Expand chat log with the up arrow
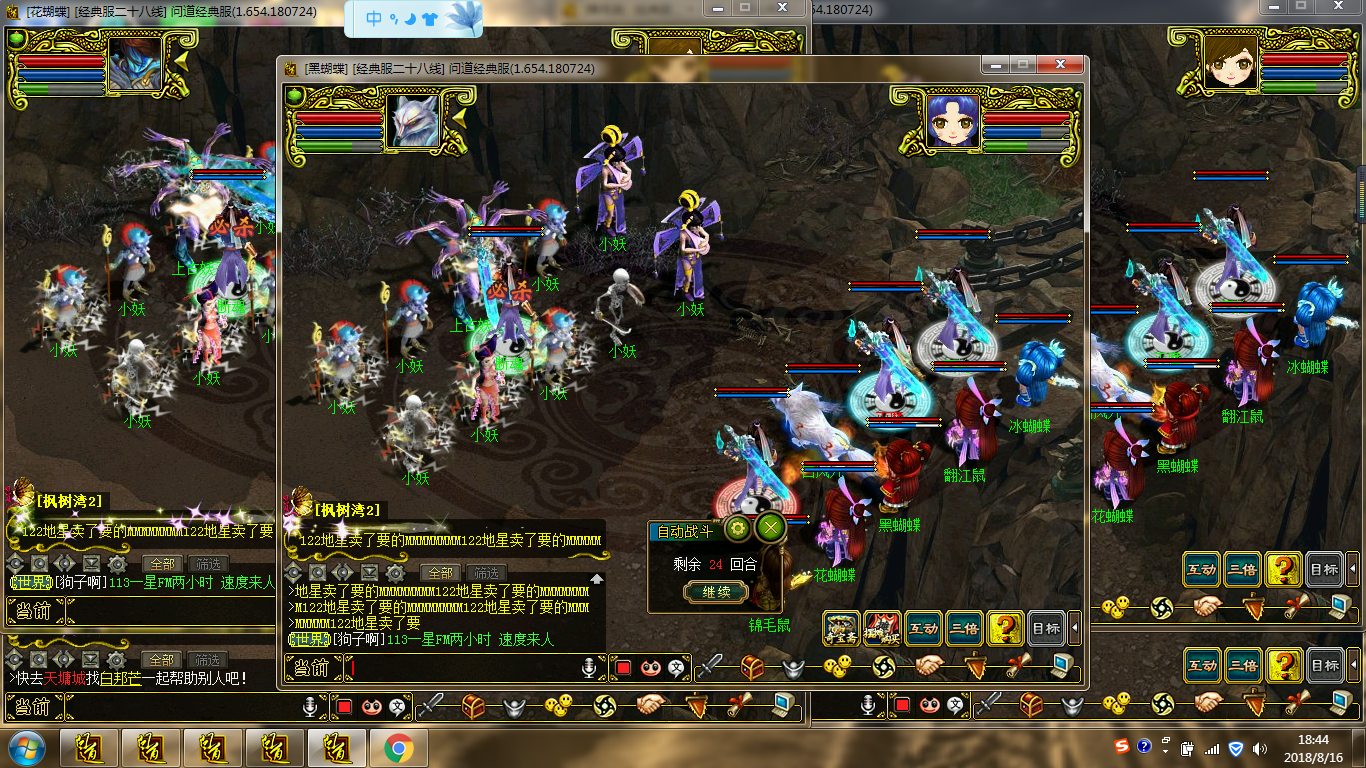The height and width of the screenshot is (768, 1366). 597,578
